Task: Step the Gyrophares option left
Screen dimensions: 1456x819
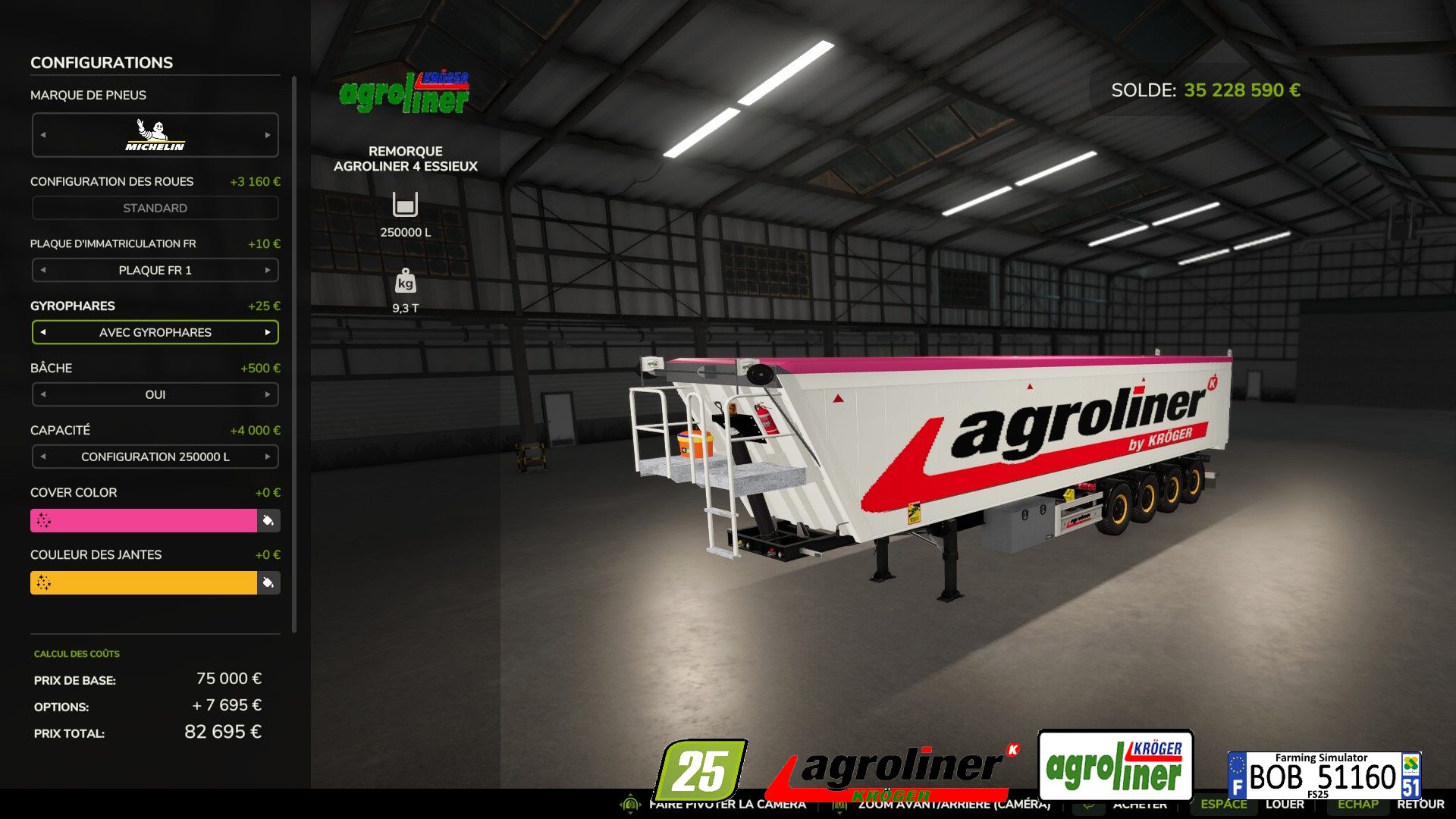Action: coord(43,332)
